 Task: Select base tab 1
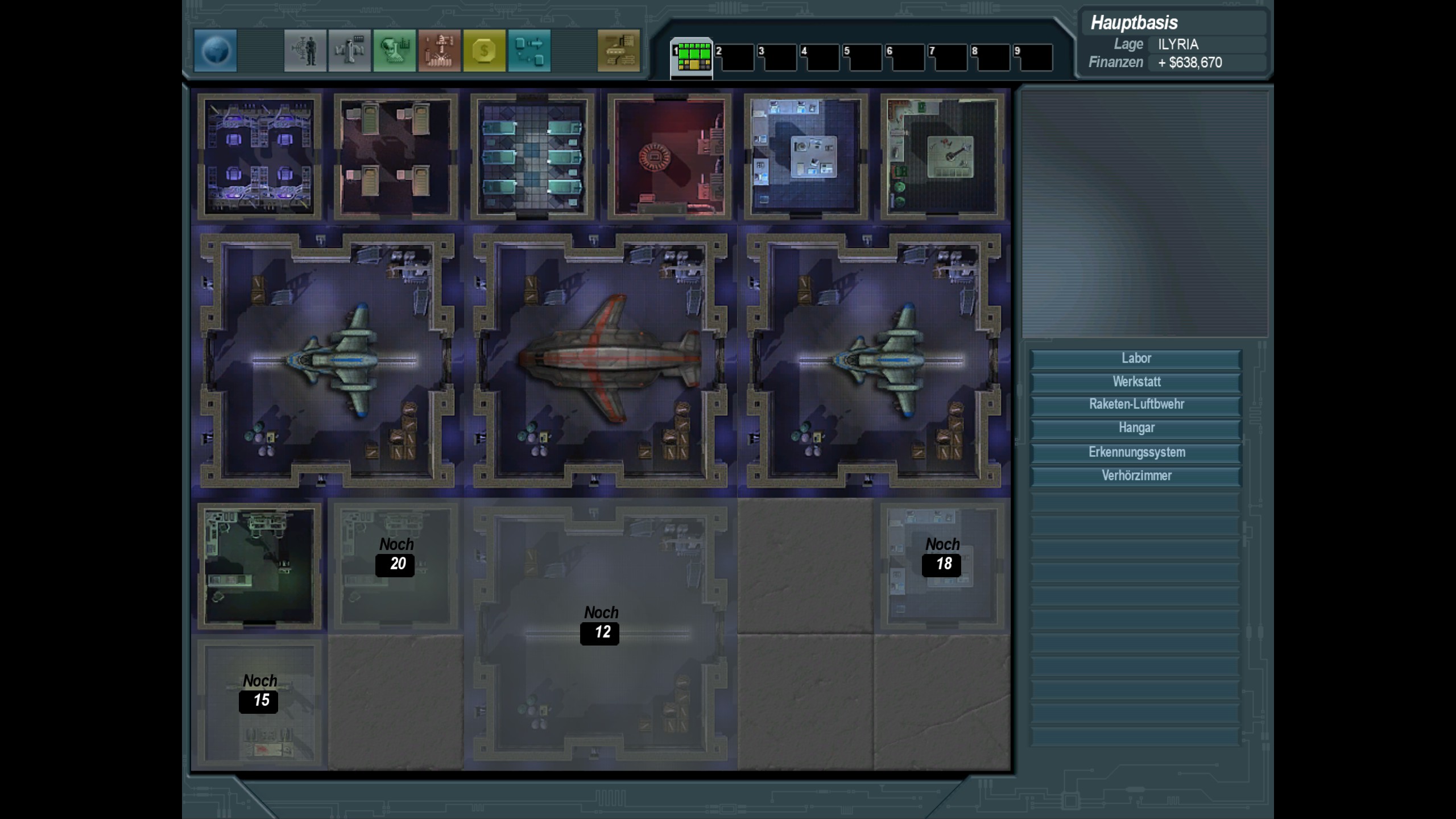[x=692, y=57]
